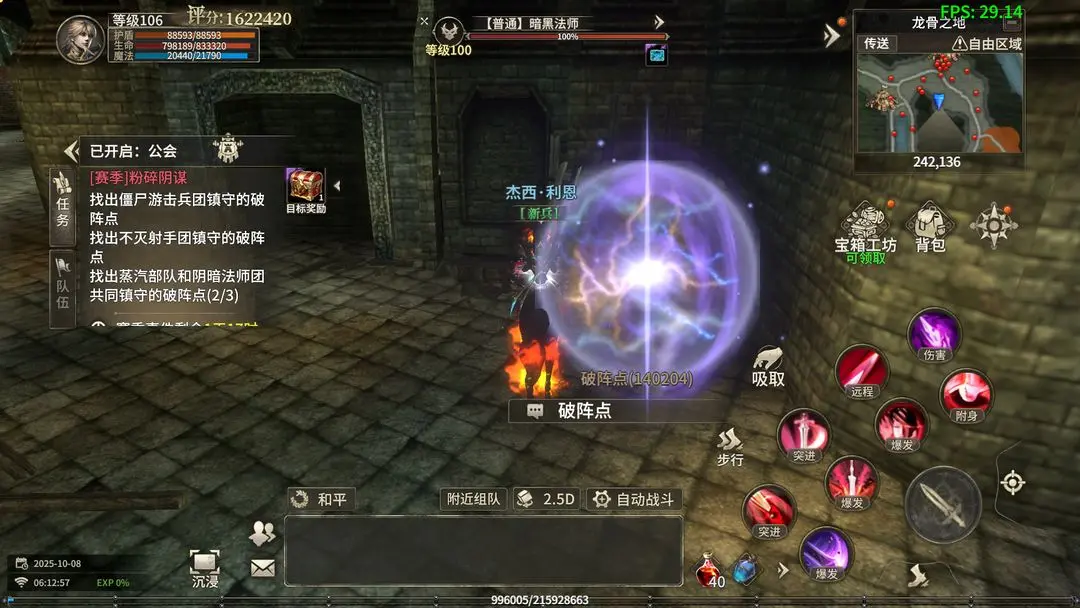Open the 任务 quest tab
The image size is (1080, 608).
(x=62, y=206)
